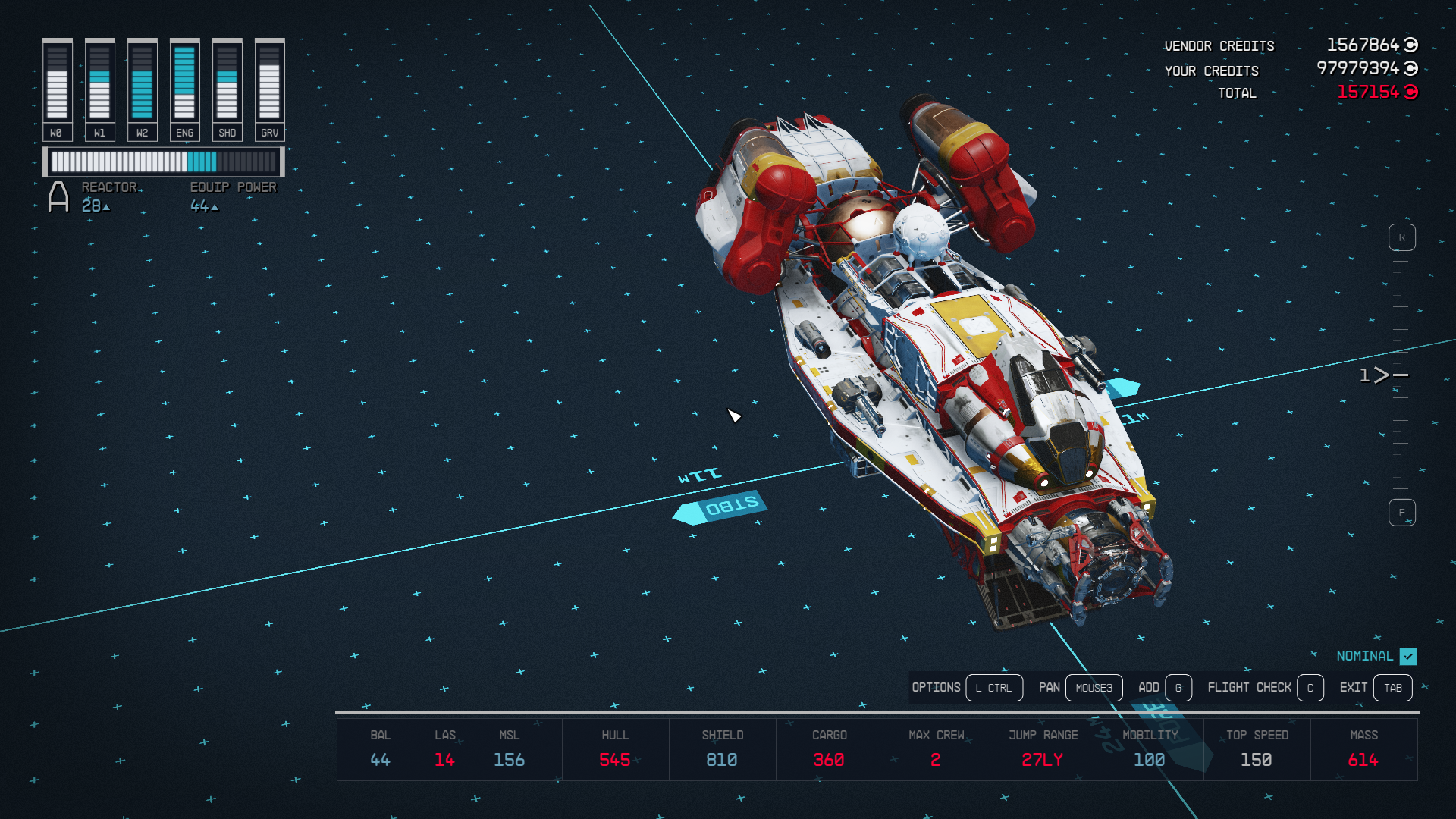Screen dimensions: 1456x819
Task: Run the Flight Check
Action: [1310, 688]
